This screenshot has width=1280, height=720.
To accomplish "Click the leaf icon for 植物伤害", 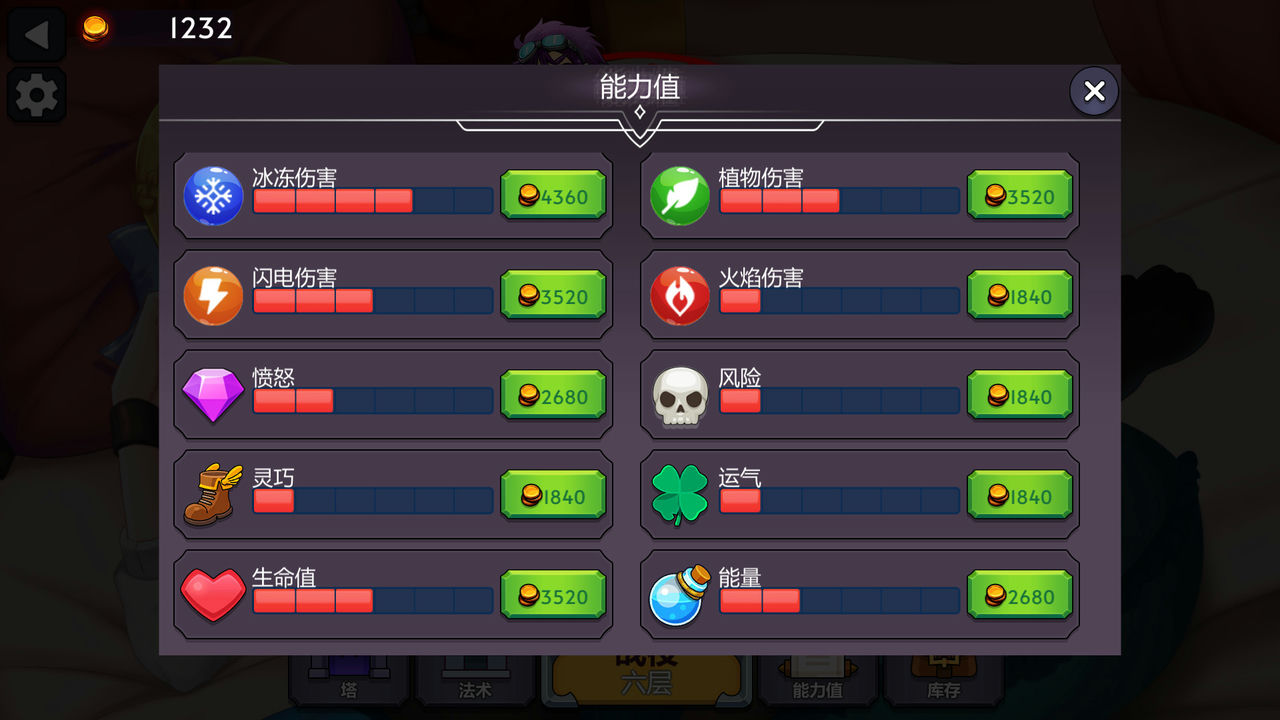I will point(680,196).
